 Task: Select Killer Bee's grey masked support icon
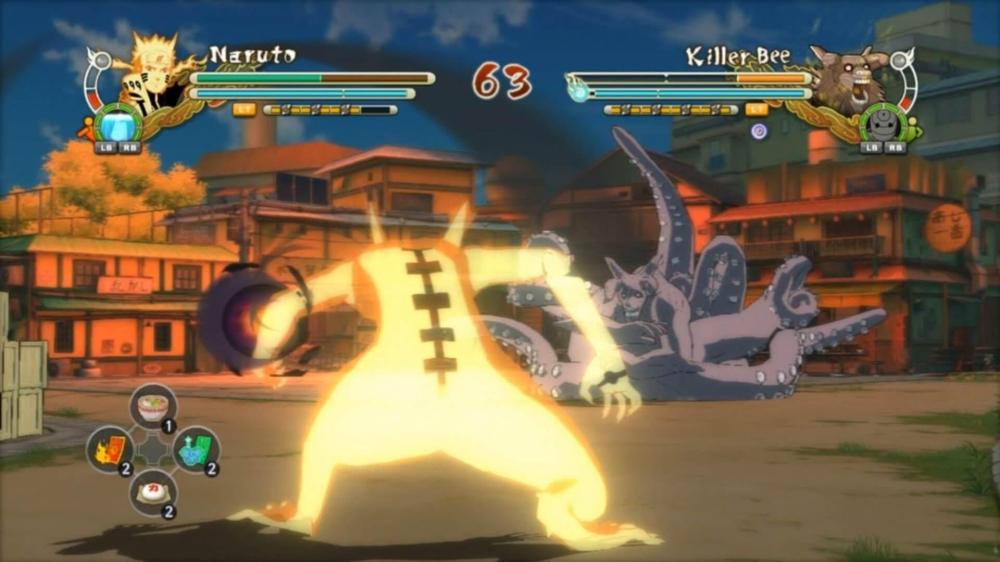pos(882,124)
